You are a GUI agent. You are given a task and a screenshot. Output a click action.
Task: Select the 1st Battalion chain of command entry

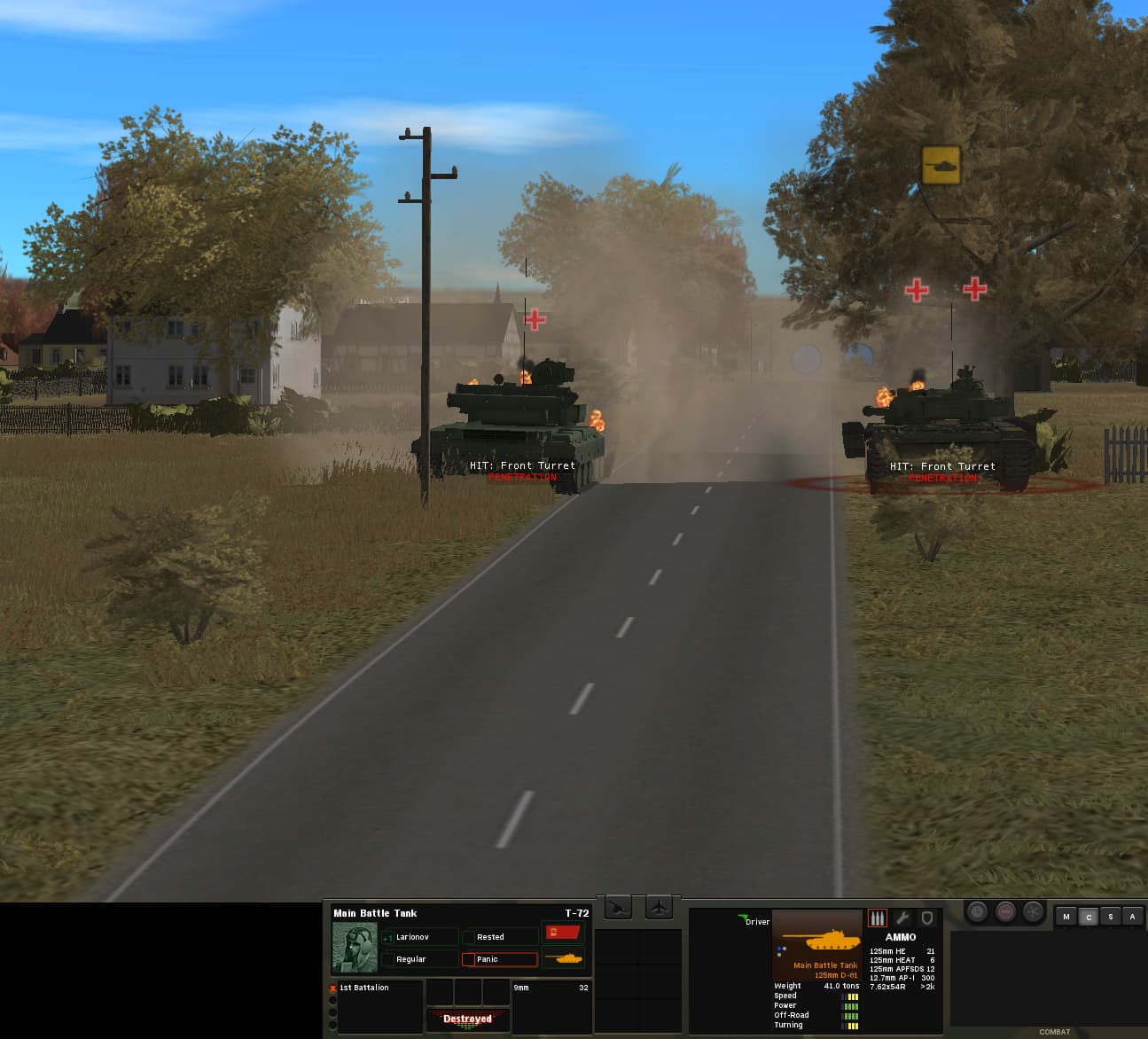click(x=364, y=988)
